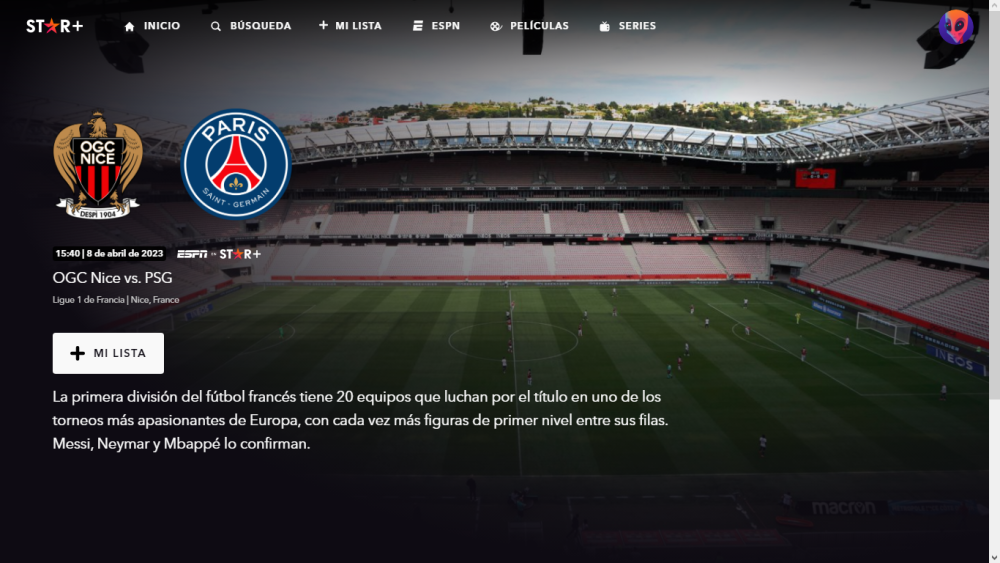This screenshot has height=563, width=1000.
Task: Open Mi Lista in the top navigation
Action: pos(350,26)
